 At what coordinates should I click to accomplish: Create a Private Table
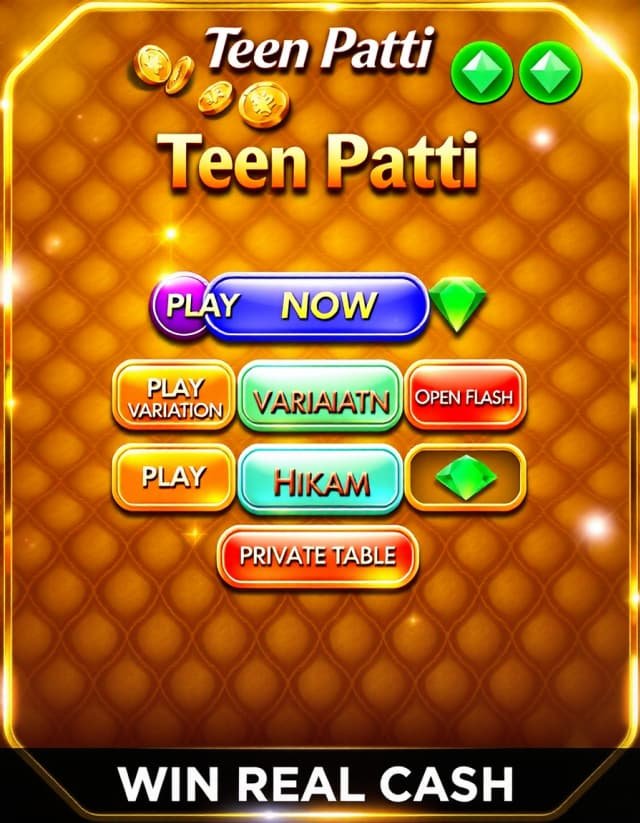tap(318, 556)
